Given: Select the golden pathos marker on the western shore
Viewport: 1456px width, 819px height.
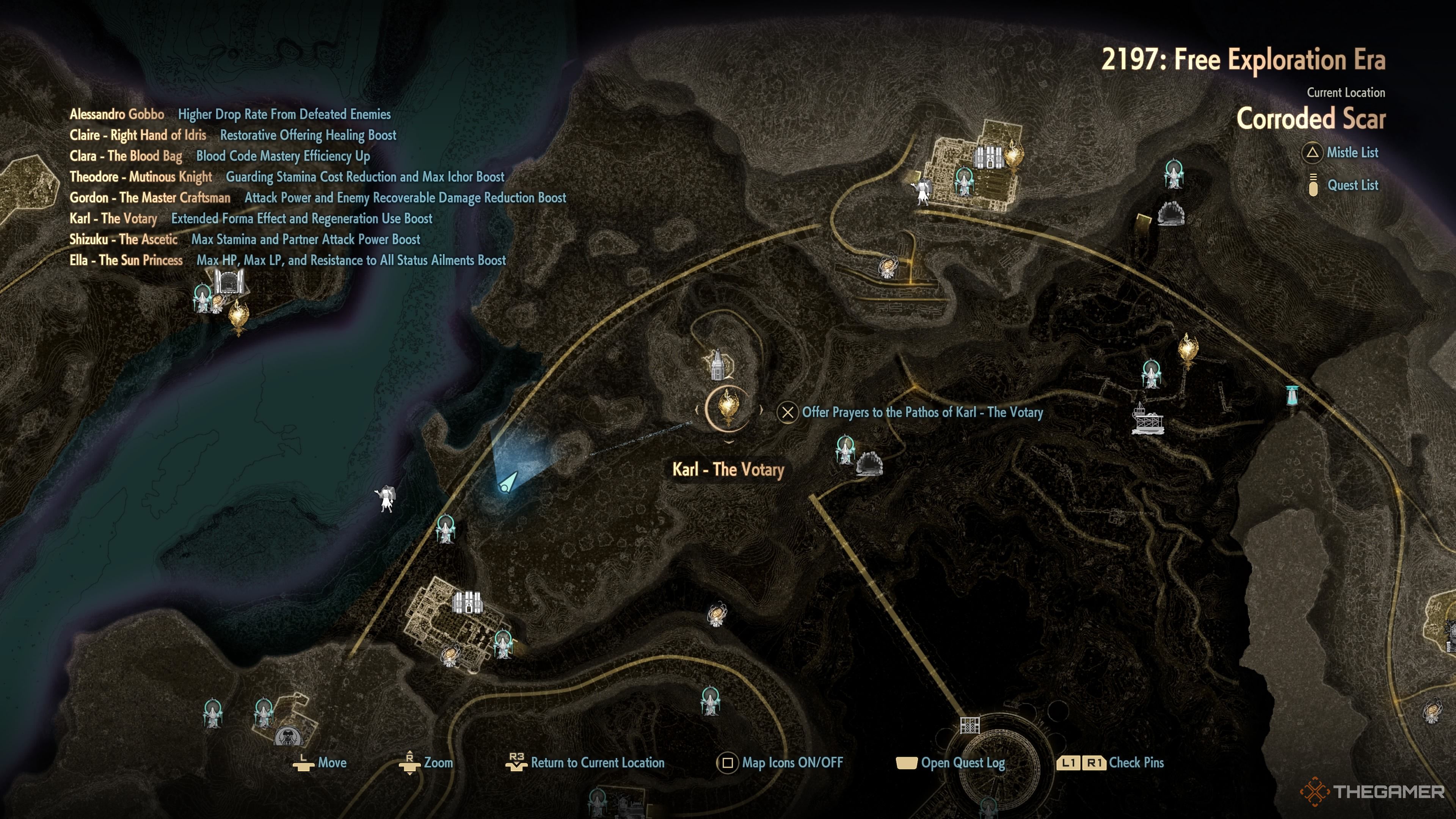Looking at the screenshot, I should [238, 316].
